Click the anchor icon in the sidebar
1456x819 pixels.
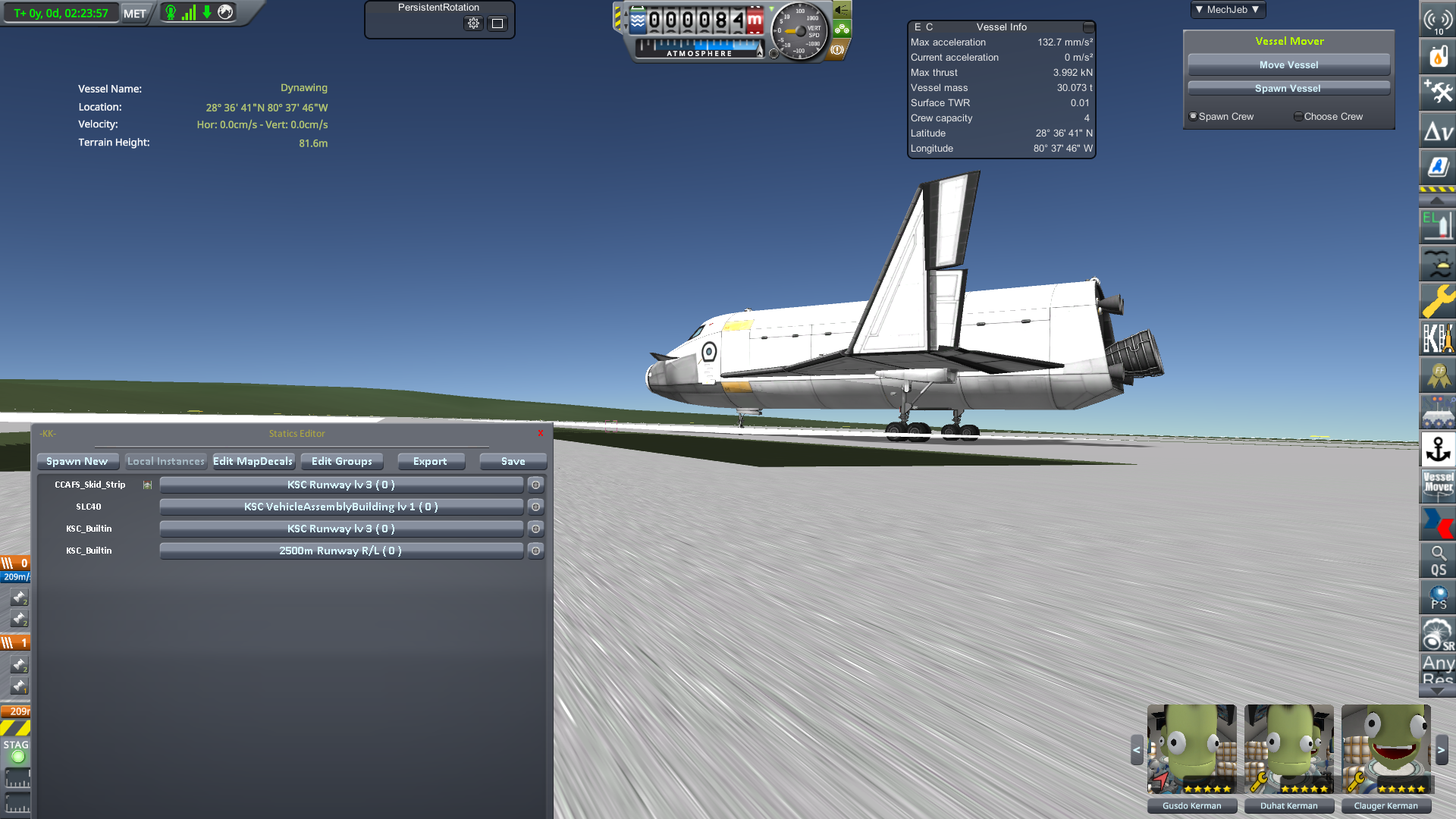coord(1438,450)
